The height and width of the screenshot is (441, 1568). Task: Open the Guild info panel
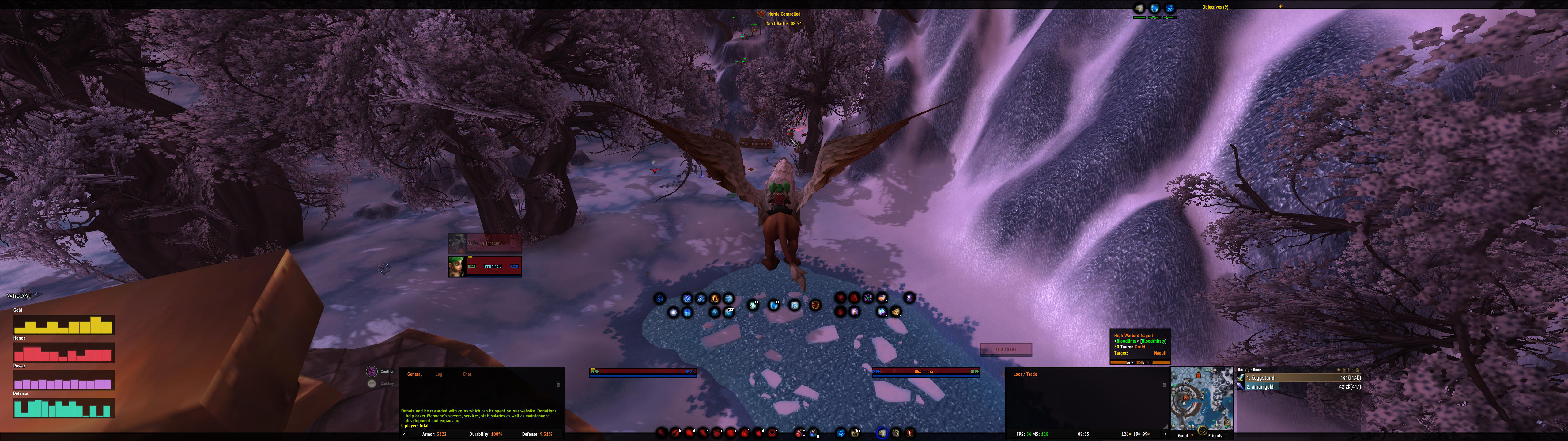tap(1185, 435)
